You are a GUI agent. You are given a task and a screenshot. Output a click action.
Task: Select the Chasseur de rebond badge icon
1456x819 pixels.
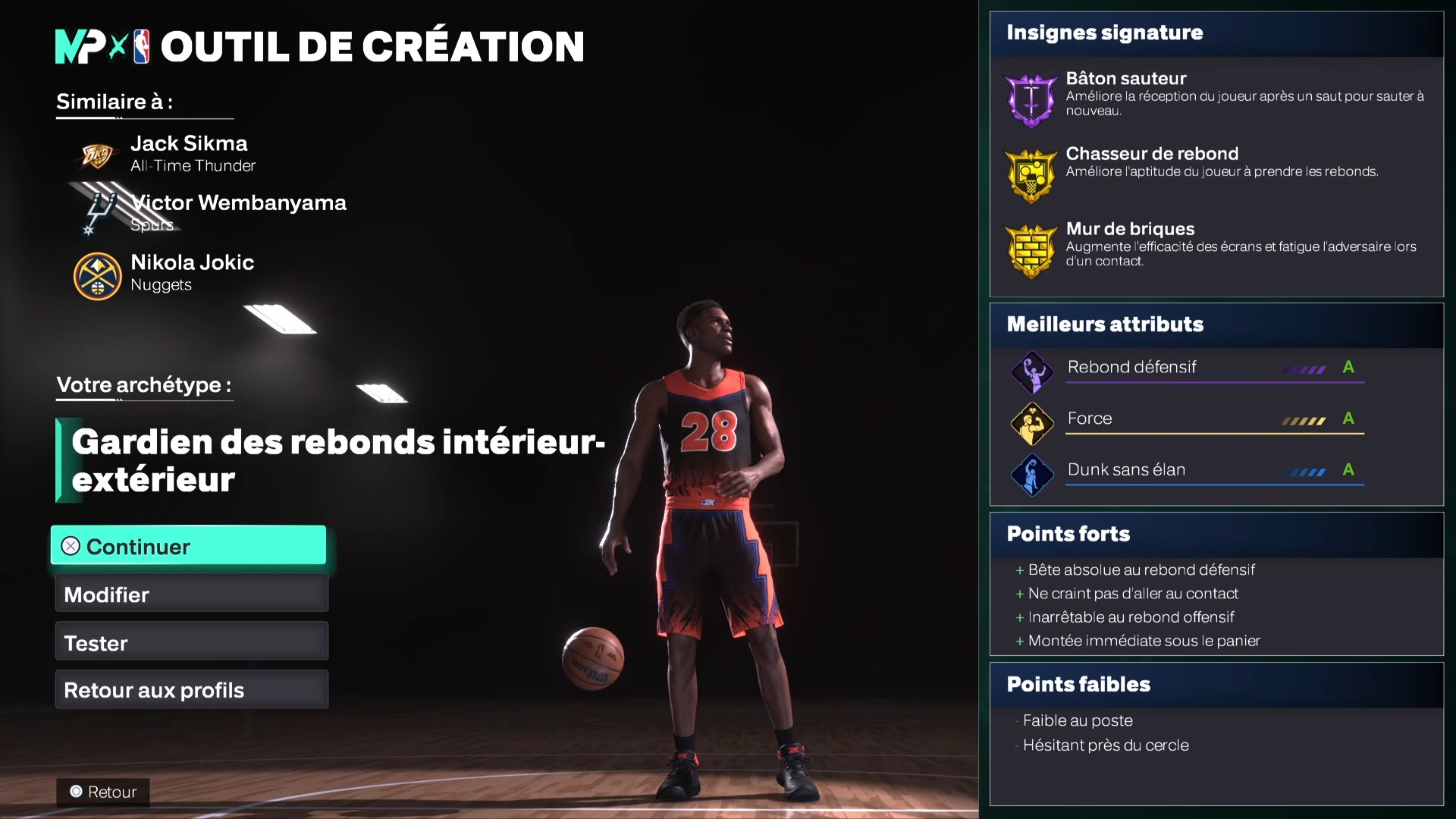pyautogui.click(x=1031, y=175)
